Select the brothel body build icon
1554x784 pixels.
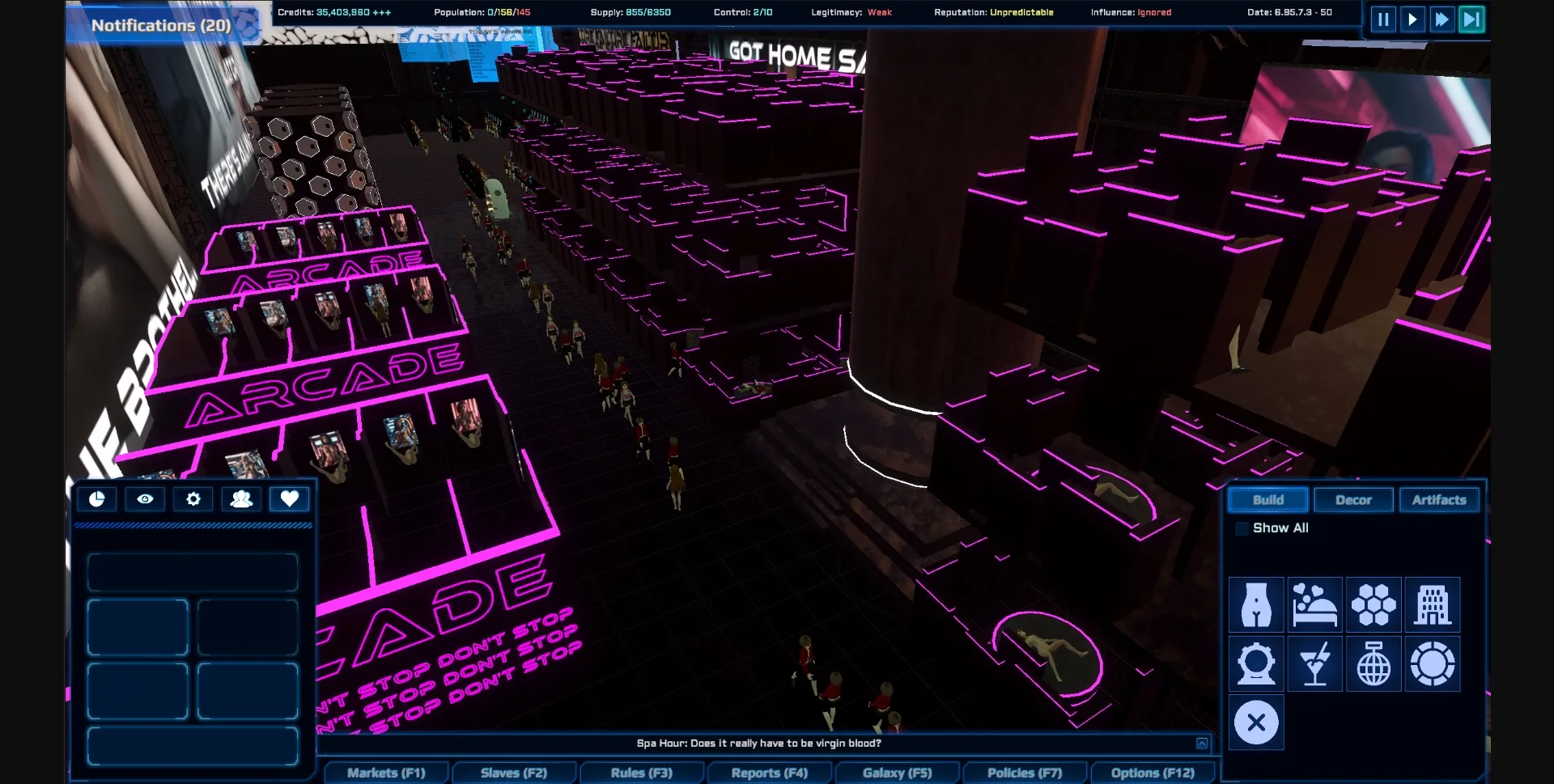point(1255,605)
